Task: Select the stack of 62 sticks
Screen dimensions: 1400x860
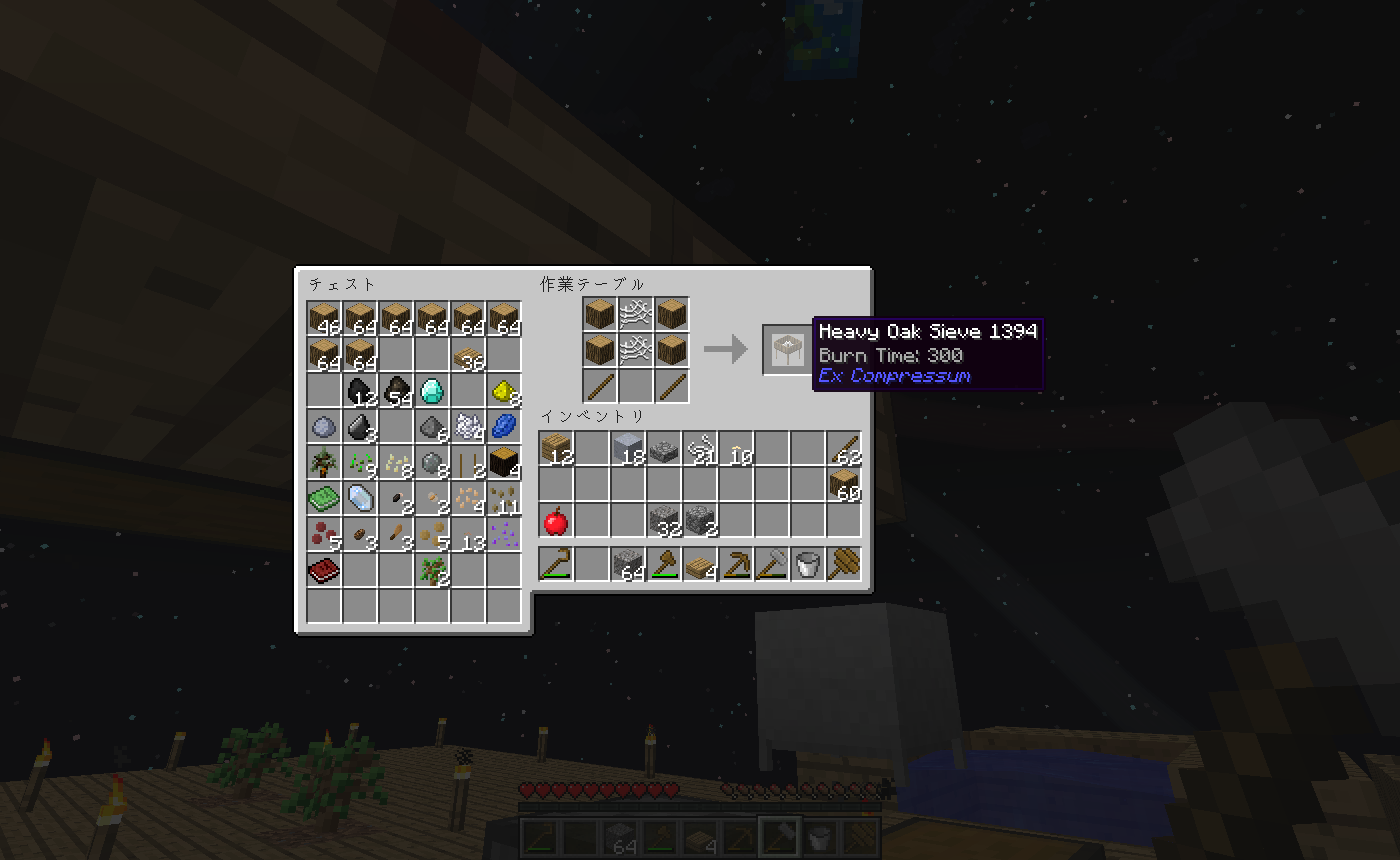Action: coord(844,450)
